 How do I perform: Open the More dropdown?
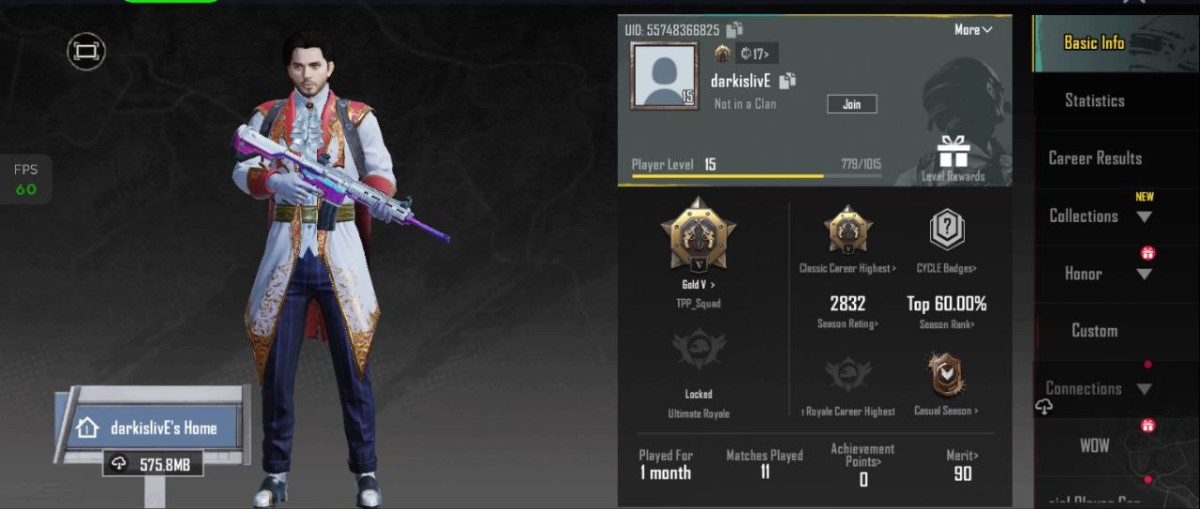[972, 30]
